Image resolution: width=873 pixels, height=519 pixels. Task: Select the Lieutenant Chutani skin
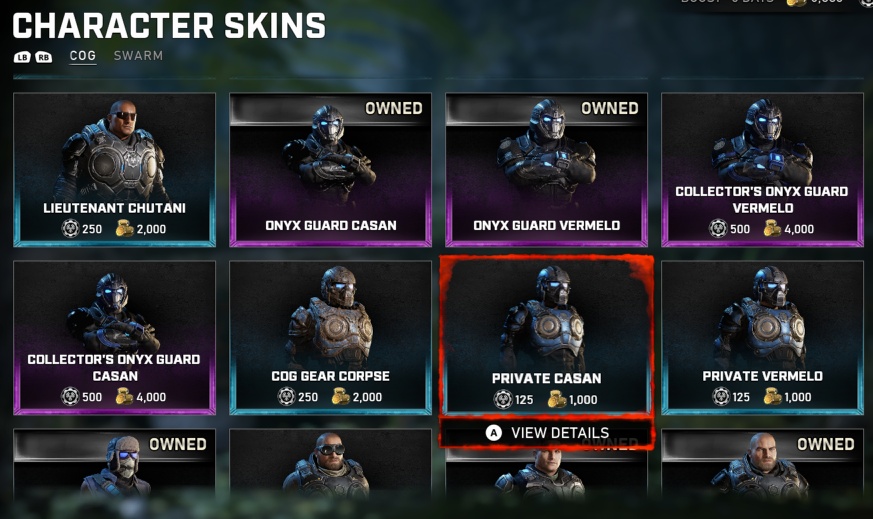[114, 169]
